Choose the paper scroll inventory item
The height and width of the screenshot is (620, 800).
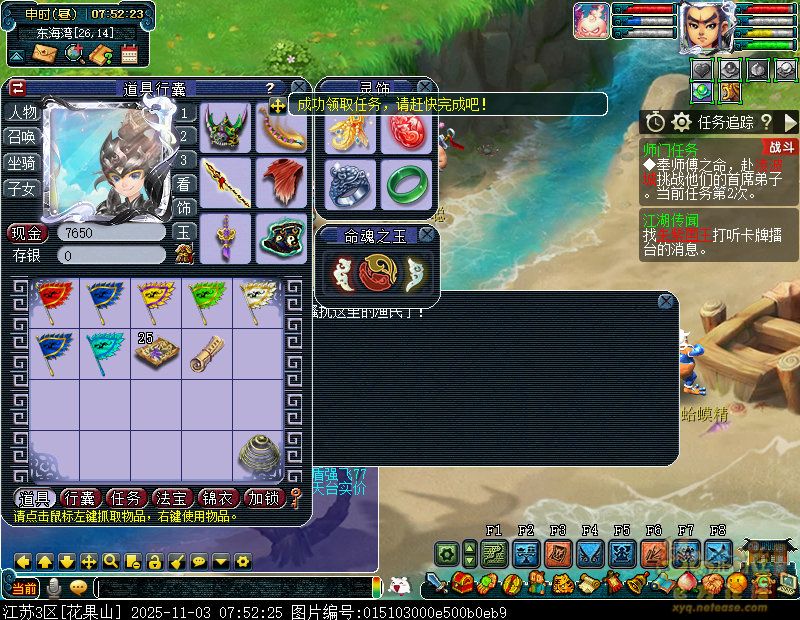pos(207,351)
